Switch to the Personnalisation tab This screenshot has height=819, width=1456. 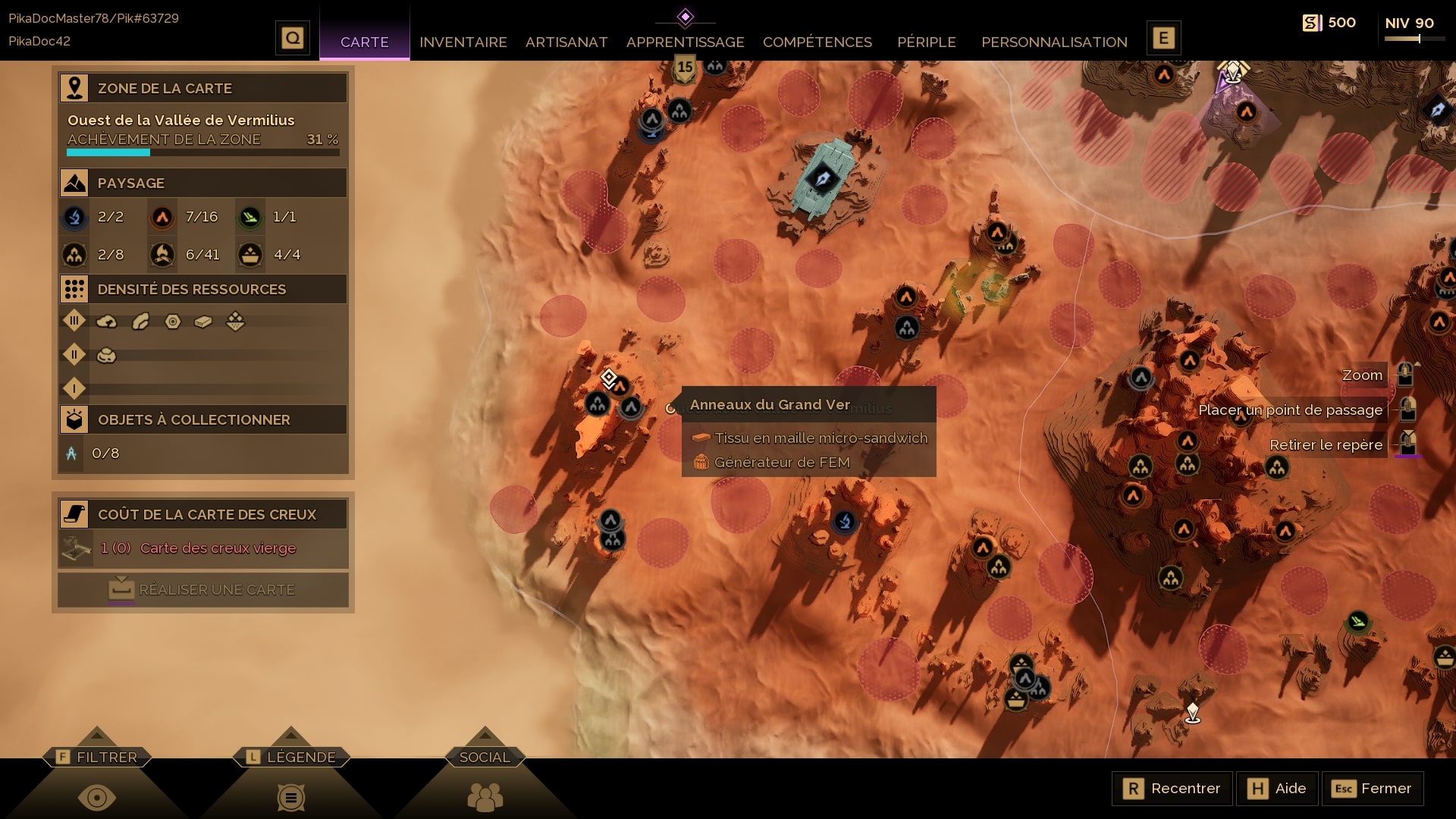(1054, 42)
